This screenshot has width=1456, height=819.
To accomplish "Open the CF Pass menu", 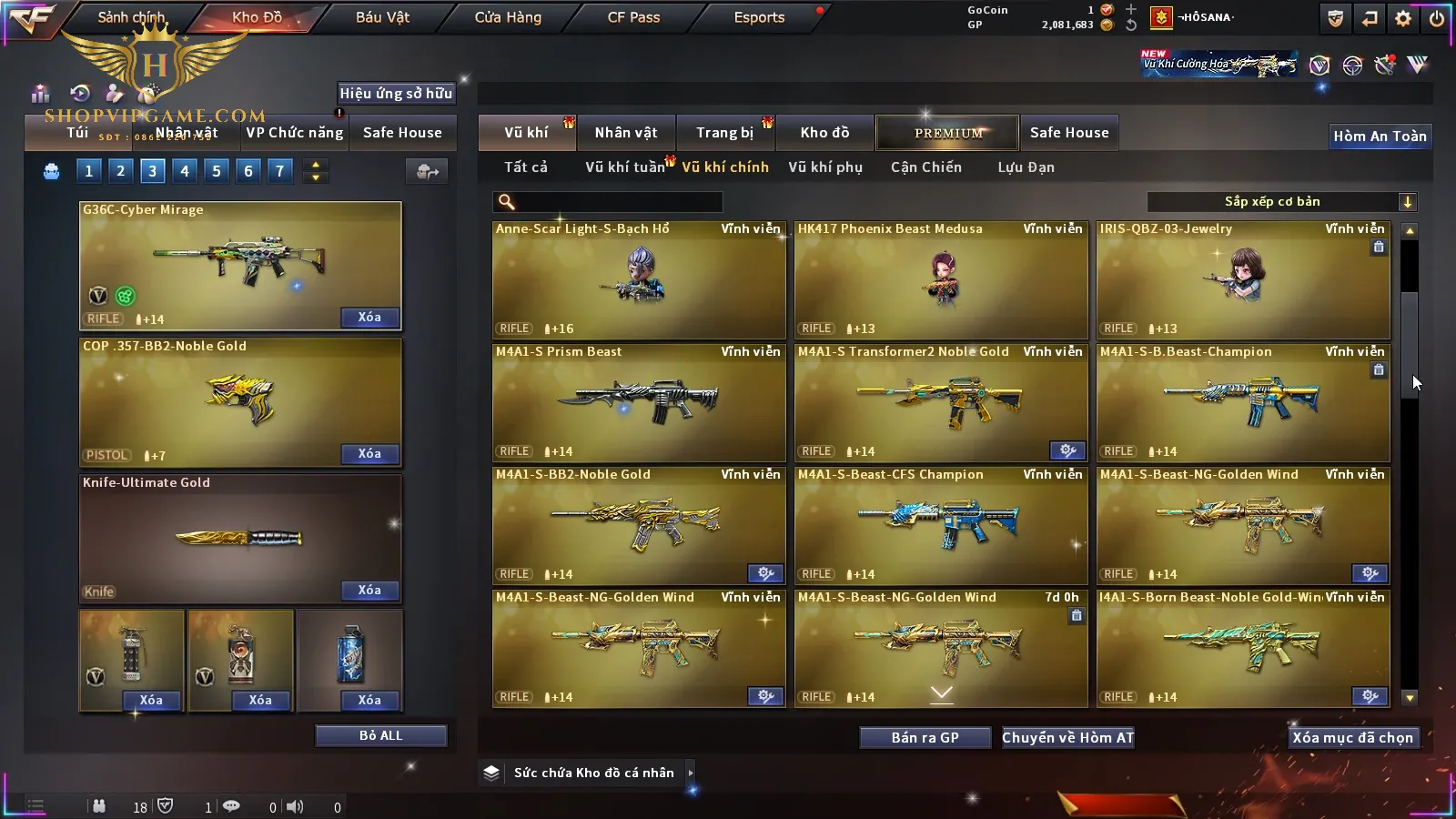I will click(x=633, y=17).
